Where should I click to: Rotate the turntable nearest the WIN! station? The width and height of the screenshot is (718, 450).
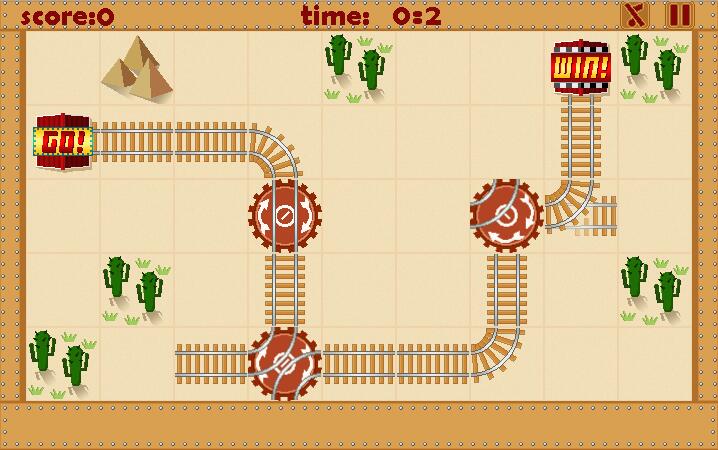click(506, 215)
